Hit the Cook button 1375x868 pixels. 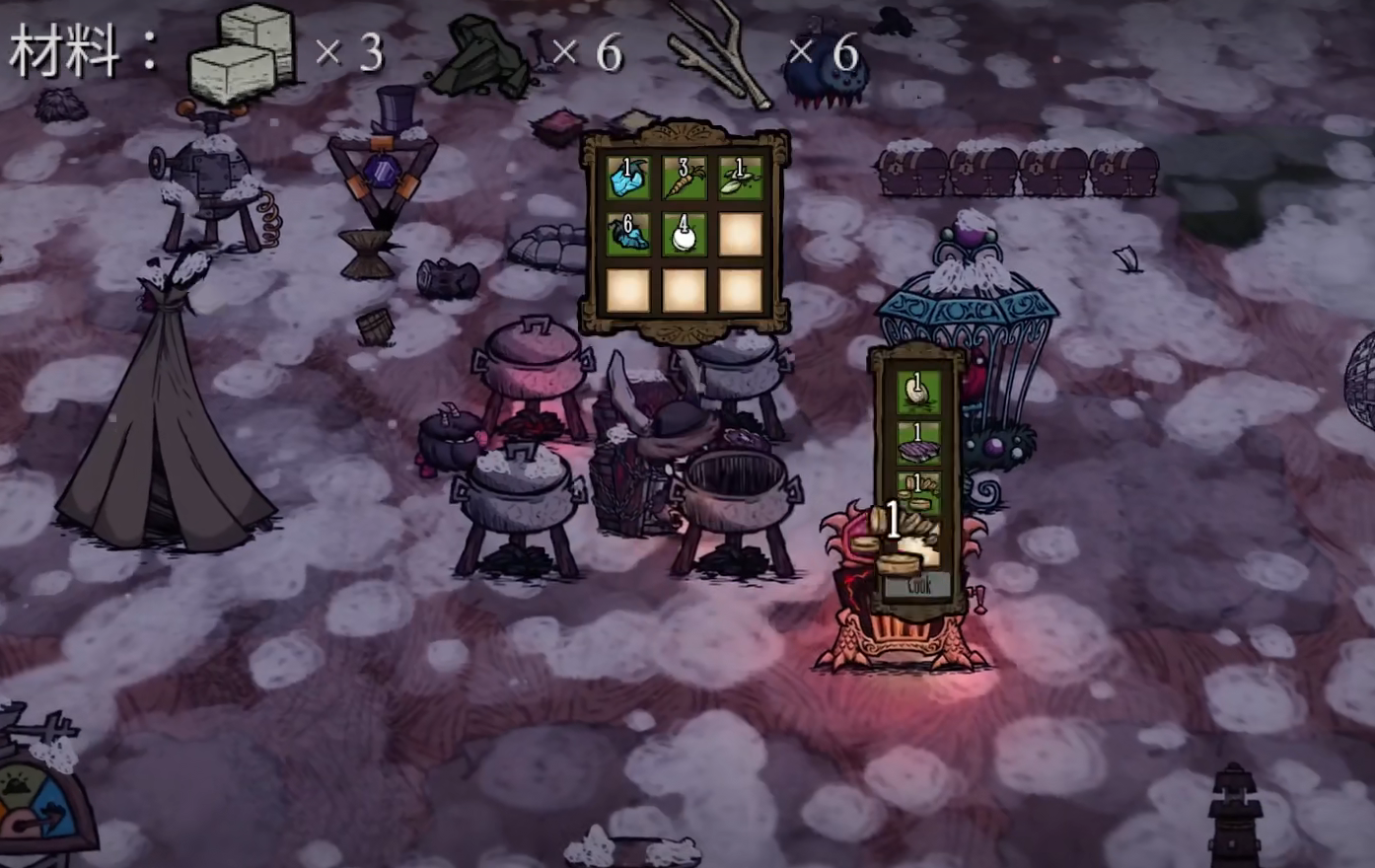pos(918,585)
